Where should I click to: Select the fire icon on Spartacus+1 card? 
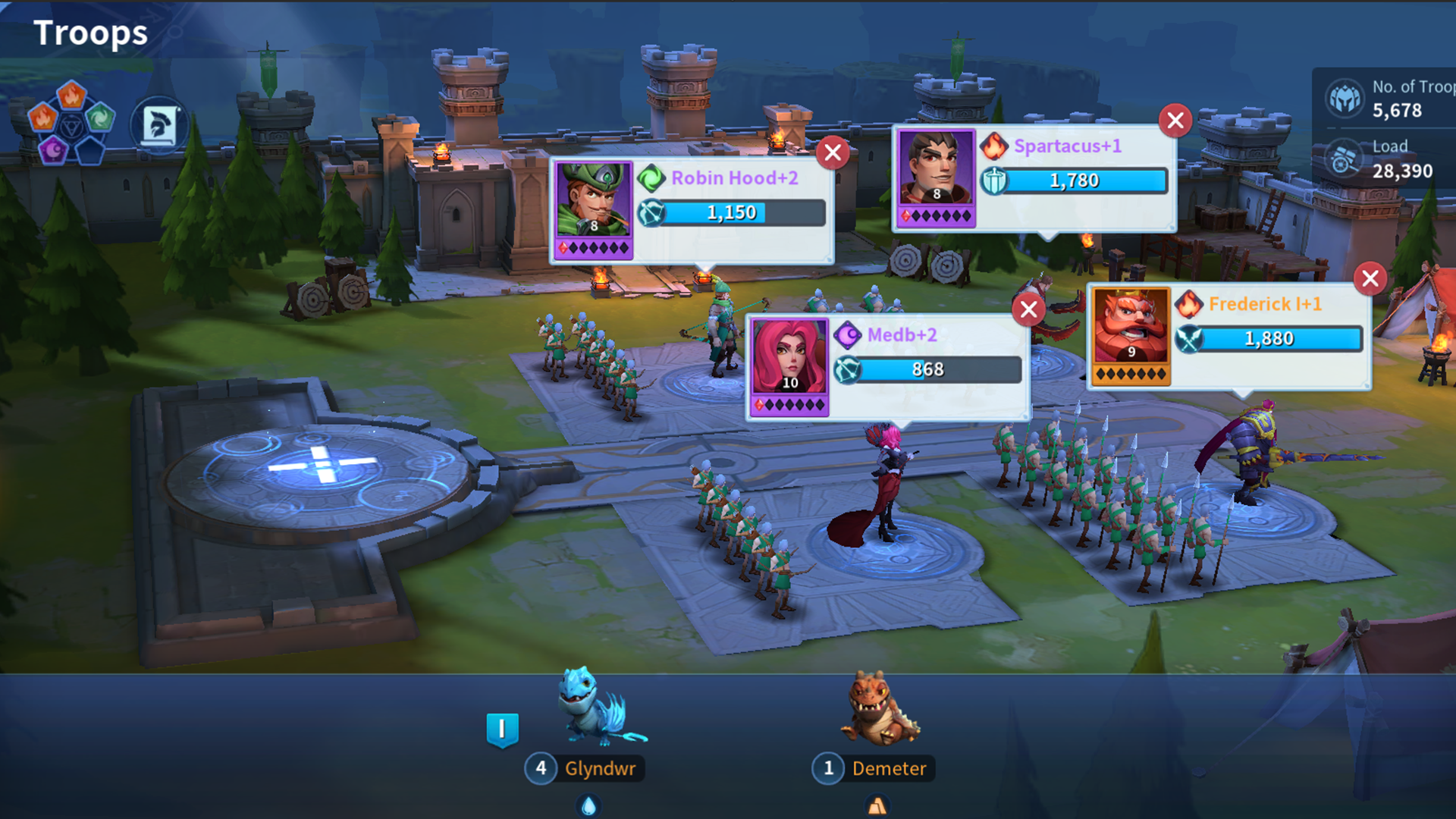pos(993,146)
